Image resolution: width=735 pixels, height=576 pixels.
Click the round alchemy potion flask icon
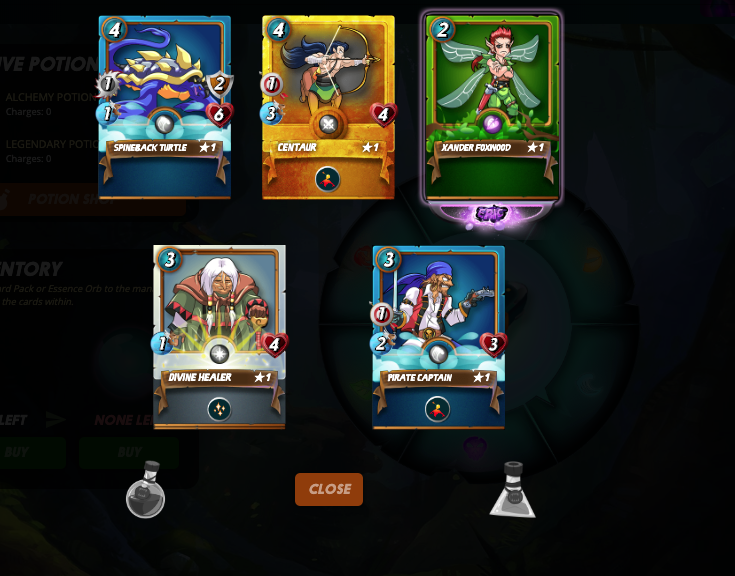tap(146, 490)
